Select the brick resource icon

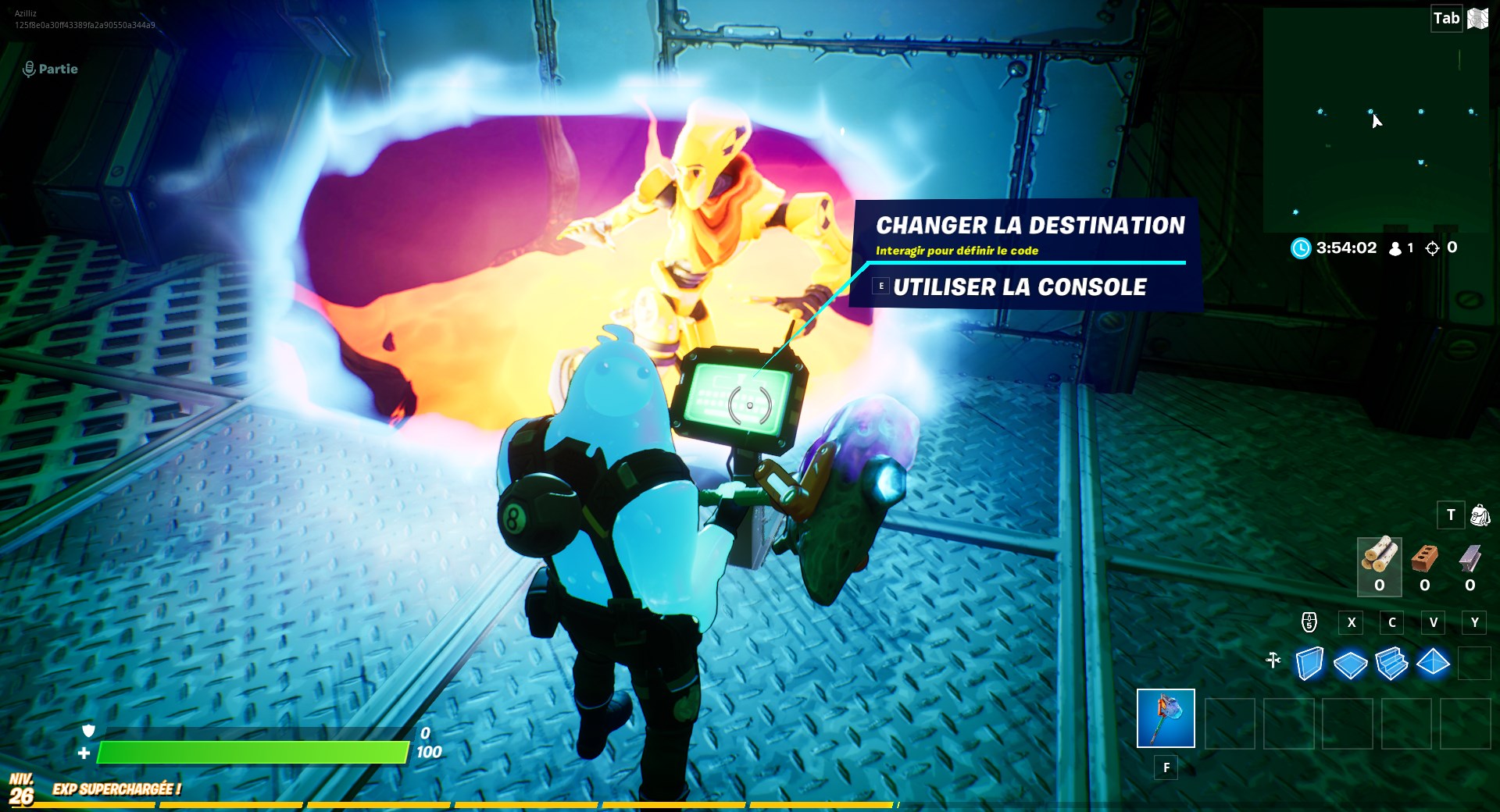tap(1426, 558)
